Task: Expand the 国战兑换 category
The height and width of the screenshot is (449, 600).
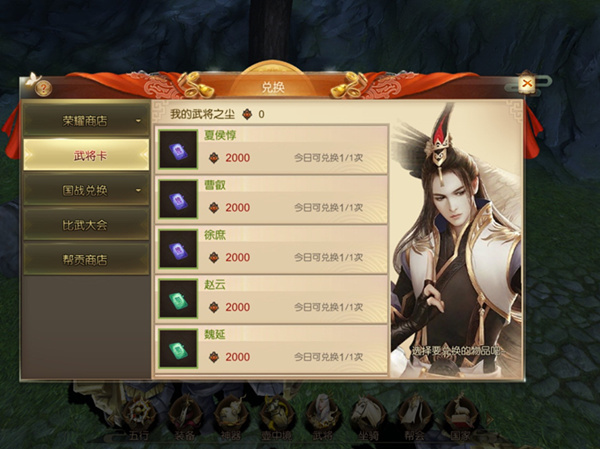Action: 85,188
